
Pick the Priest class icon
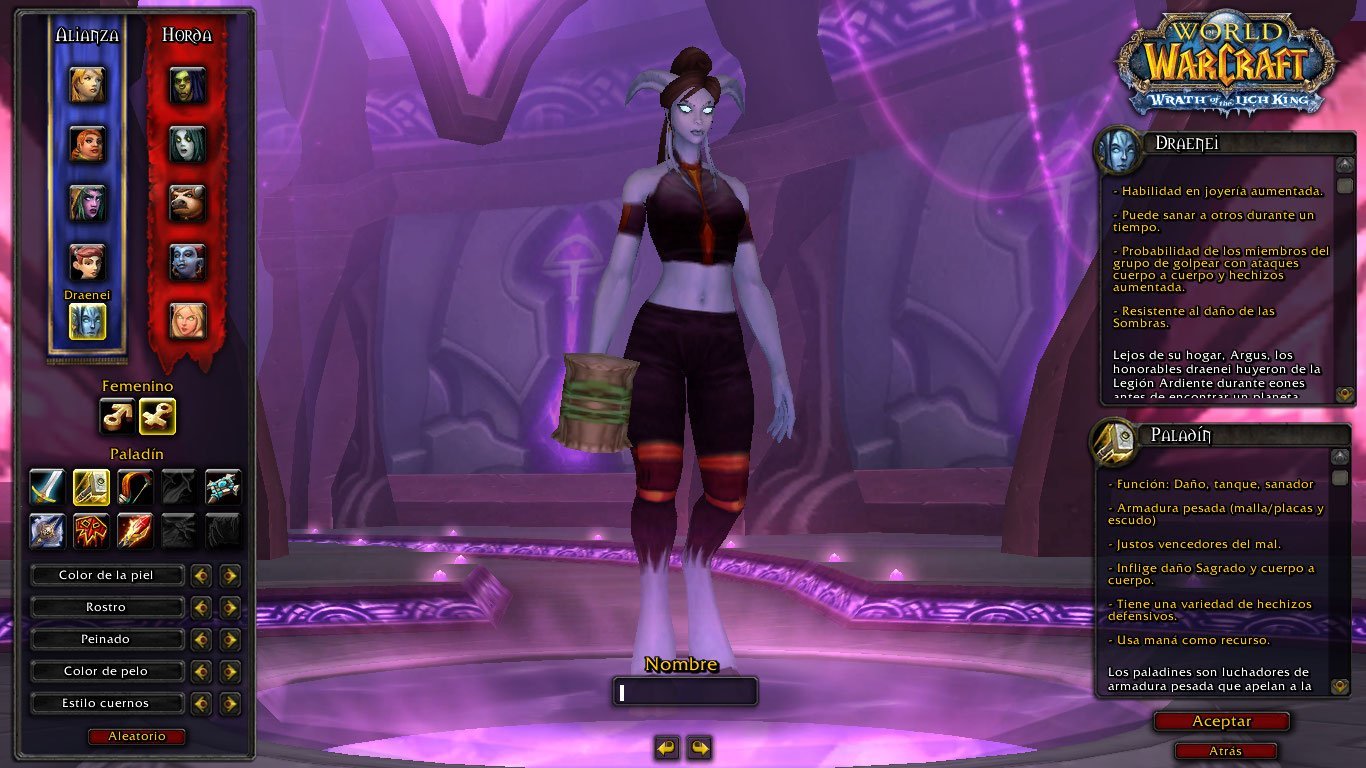(223, 487)
